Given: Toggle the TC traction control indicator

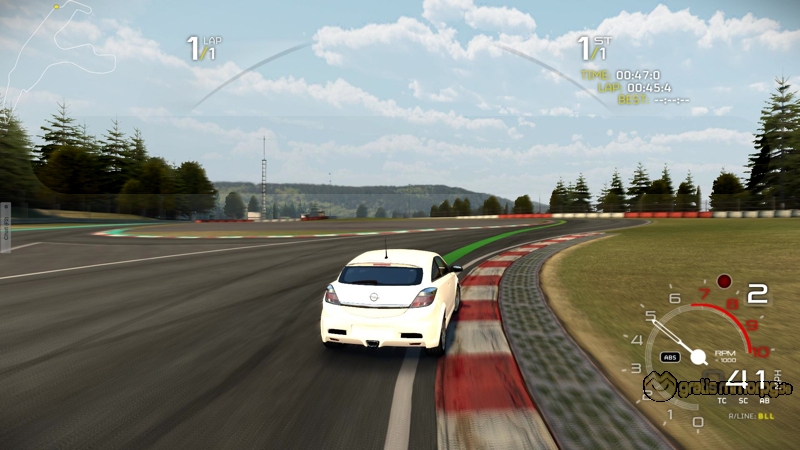Looking at the screenshot, I should pos(721,400).
